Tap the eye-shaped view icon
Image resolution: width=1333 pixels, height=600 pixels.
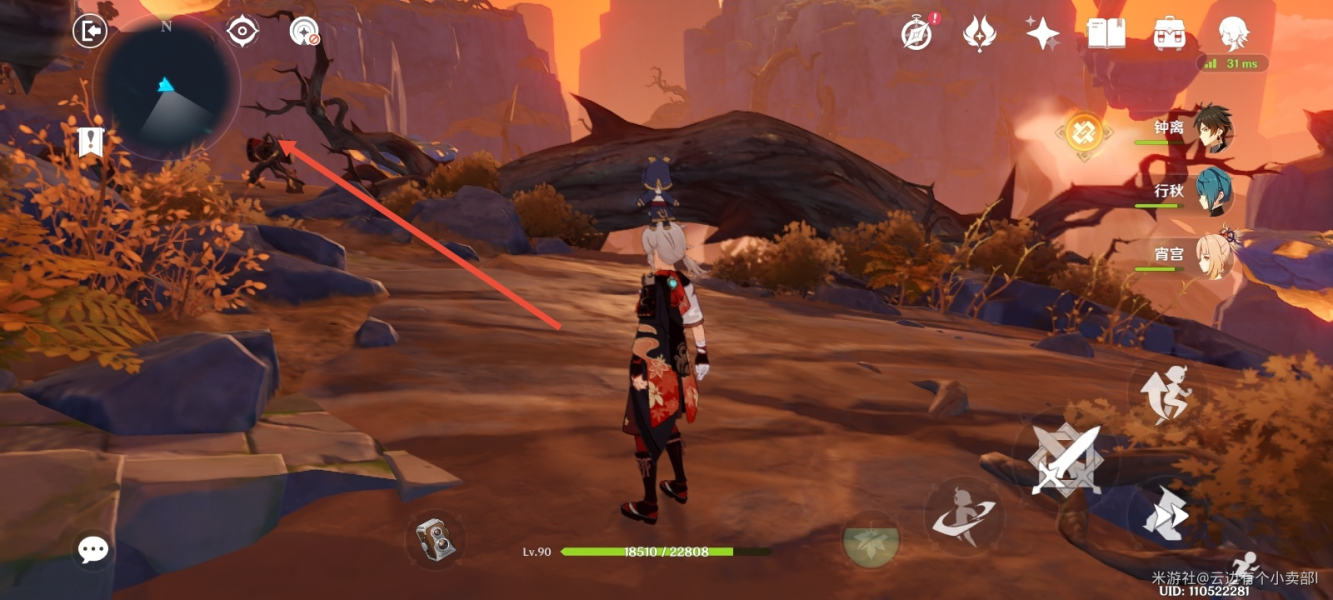[242, 32]
